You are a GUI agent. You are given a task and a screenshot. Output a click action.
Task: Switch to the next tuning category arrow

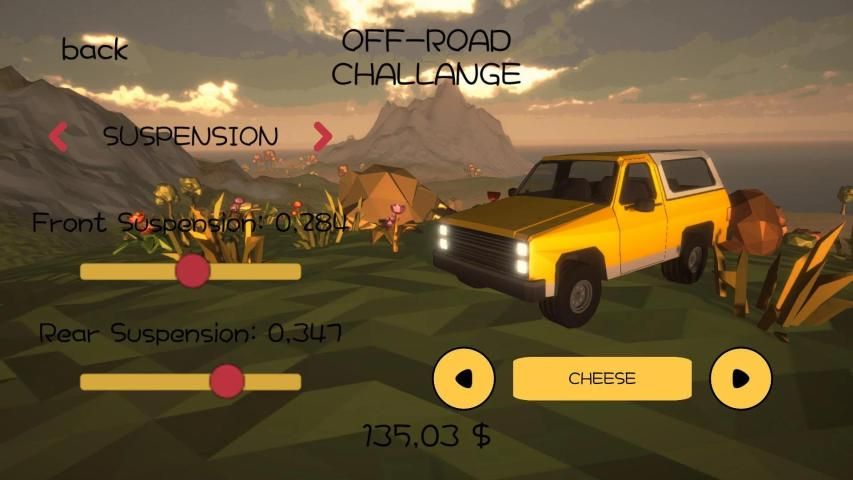322,136
